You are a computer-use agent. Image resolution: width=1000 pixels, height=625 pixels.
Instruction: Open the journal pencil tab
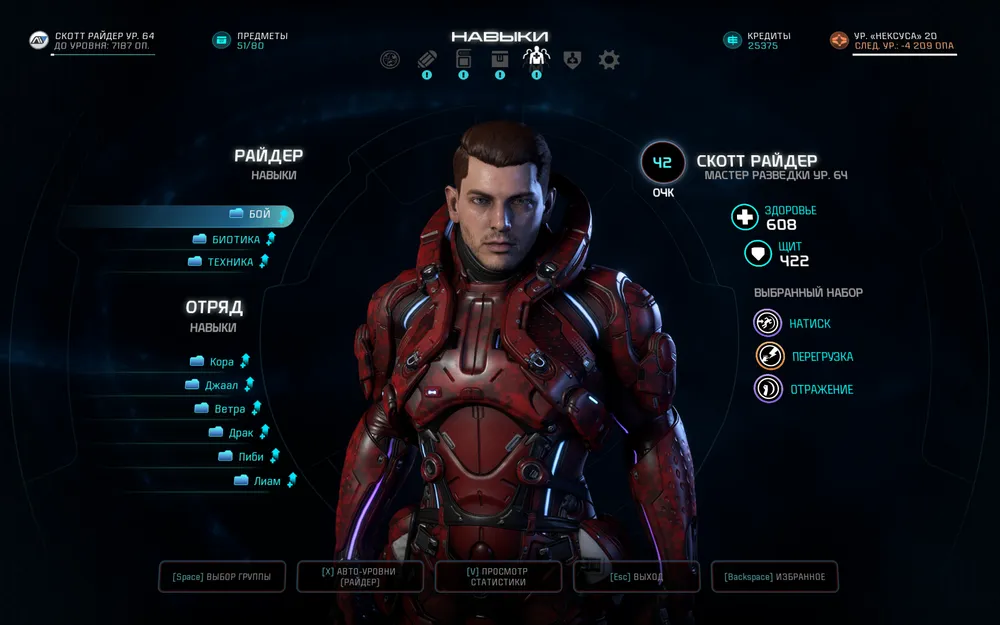(x=427, y=60)
